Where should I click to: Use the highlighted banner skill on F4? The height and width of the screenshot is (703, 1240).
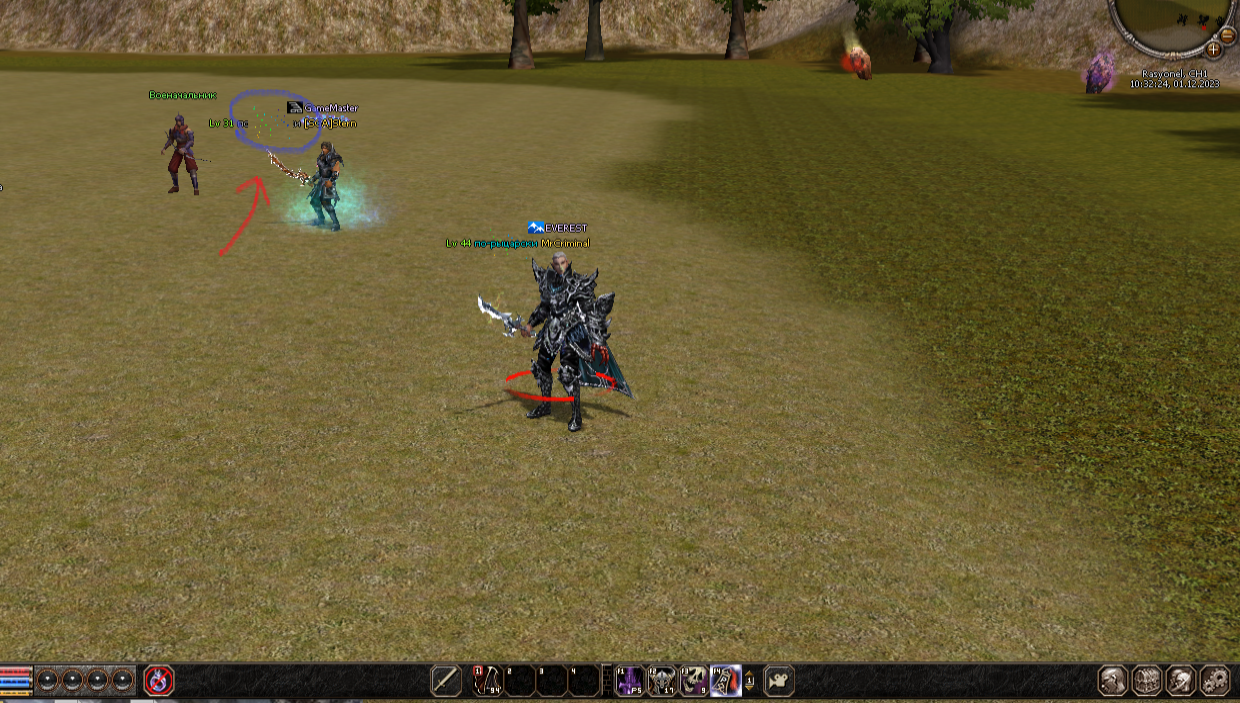pos(726,681)
